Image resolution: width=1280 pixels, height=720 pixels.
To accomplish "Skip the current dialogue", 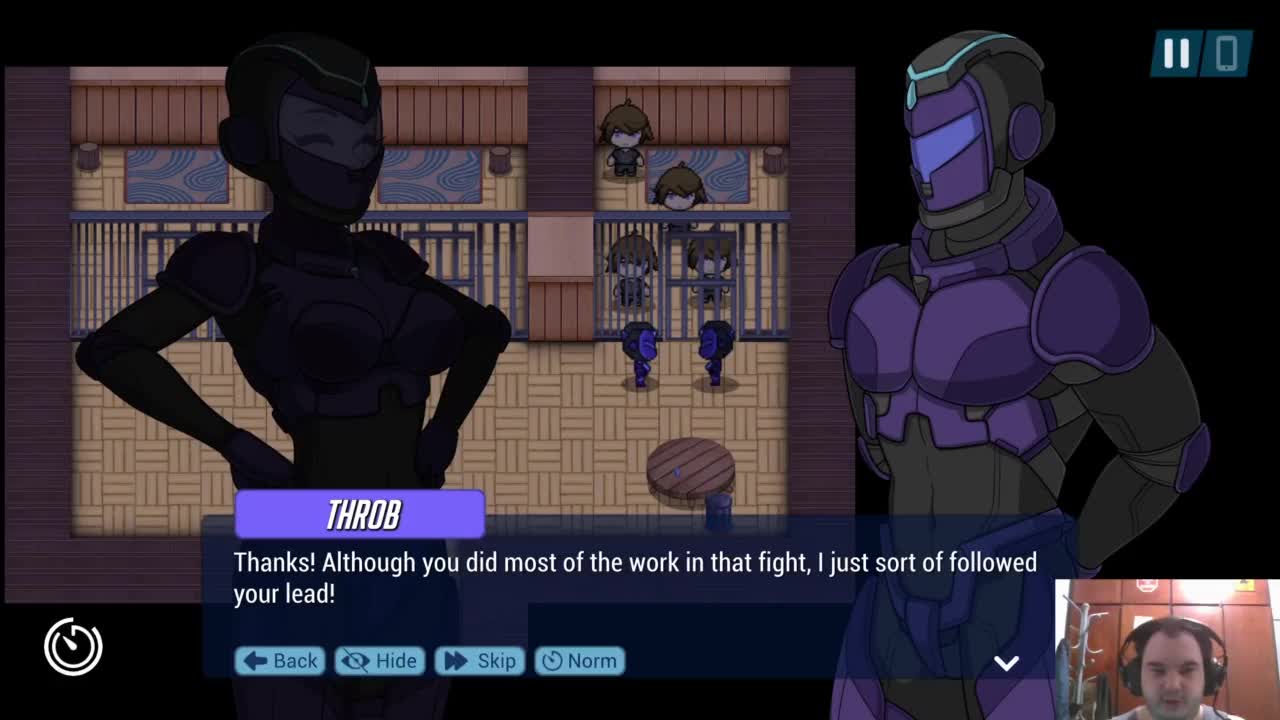I will click(x=480, y=661).
